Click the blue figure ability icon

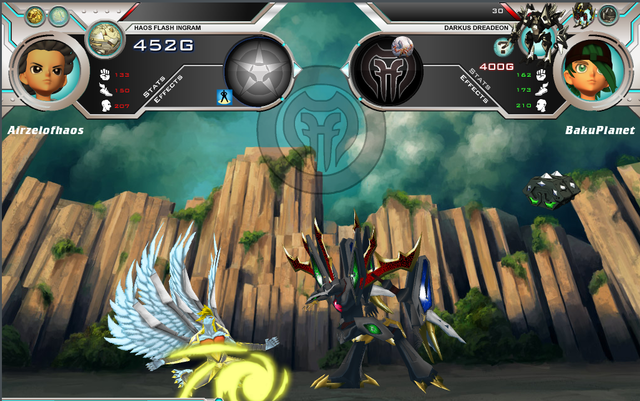coord(222,96)
